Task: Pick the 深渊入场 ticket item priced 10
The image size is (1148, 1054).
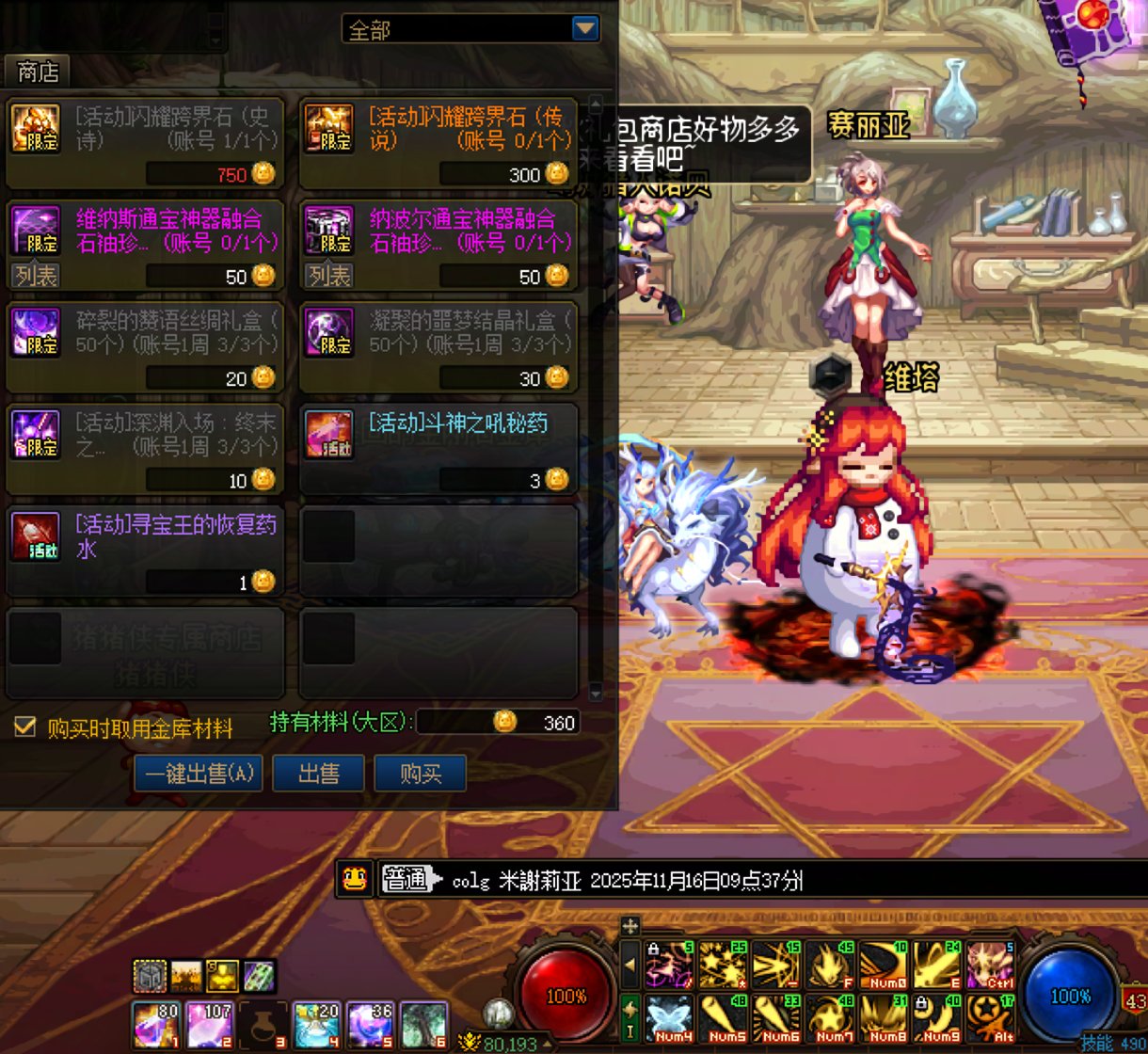Action: [x=145, y=448]
